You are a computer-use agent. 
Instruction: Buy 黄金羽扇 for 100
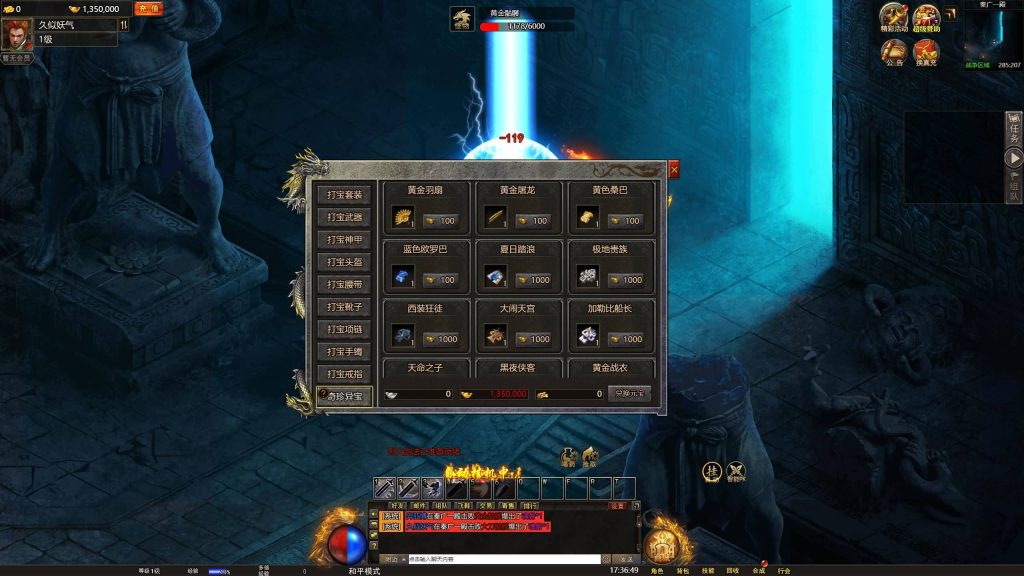[x=439, y=220]
